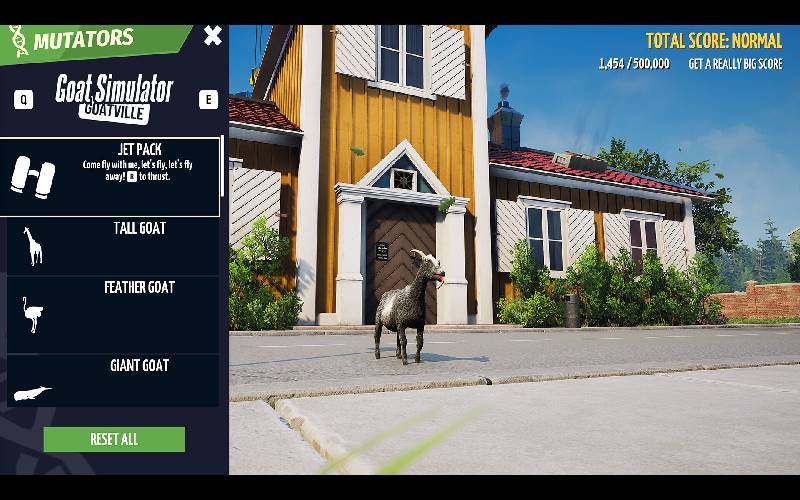The height and width of the screenshot is (500, 800).
Task: Close the Mutators panel
Action: pyautogui.click(x=213, y=36)
